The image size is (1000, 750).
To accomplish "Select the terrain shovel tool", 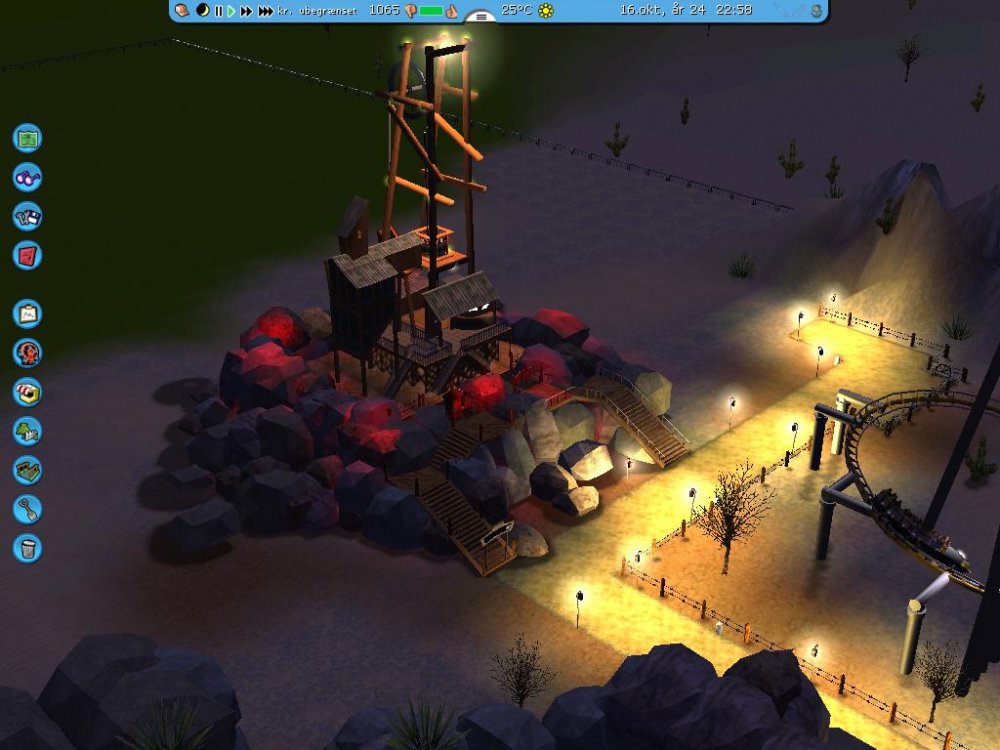I will coord(27,509).
